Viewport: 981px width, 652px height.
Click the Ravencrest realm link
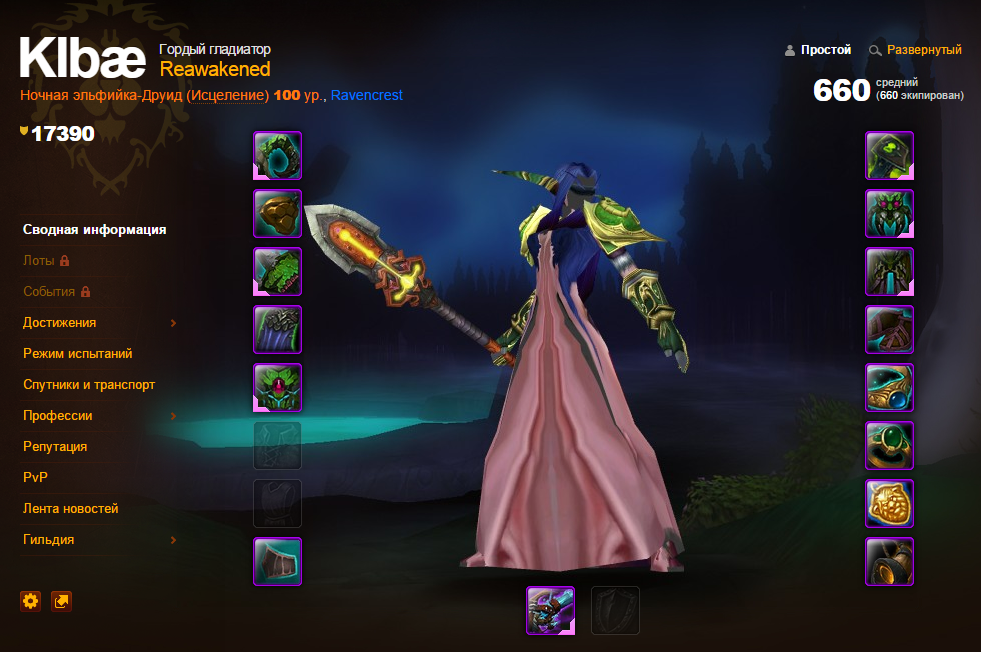tap(367, 95)
